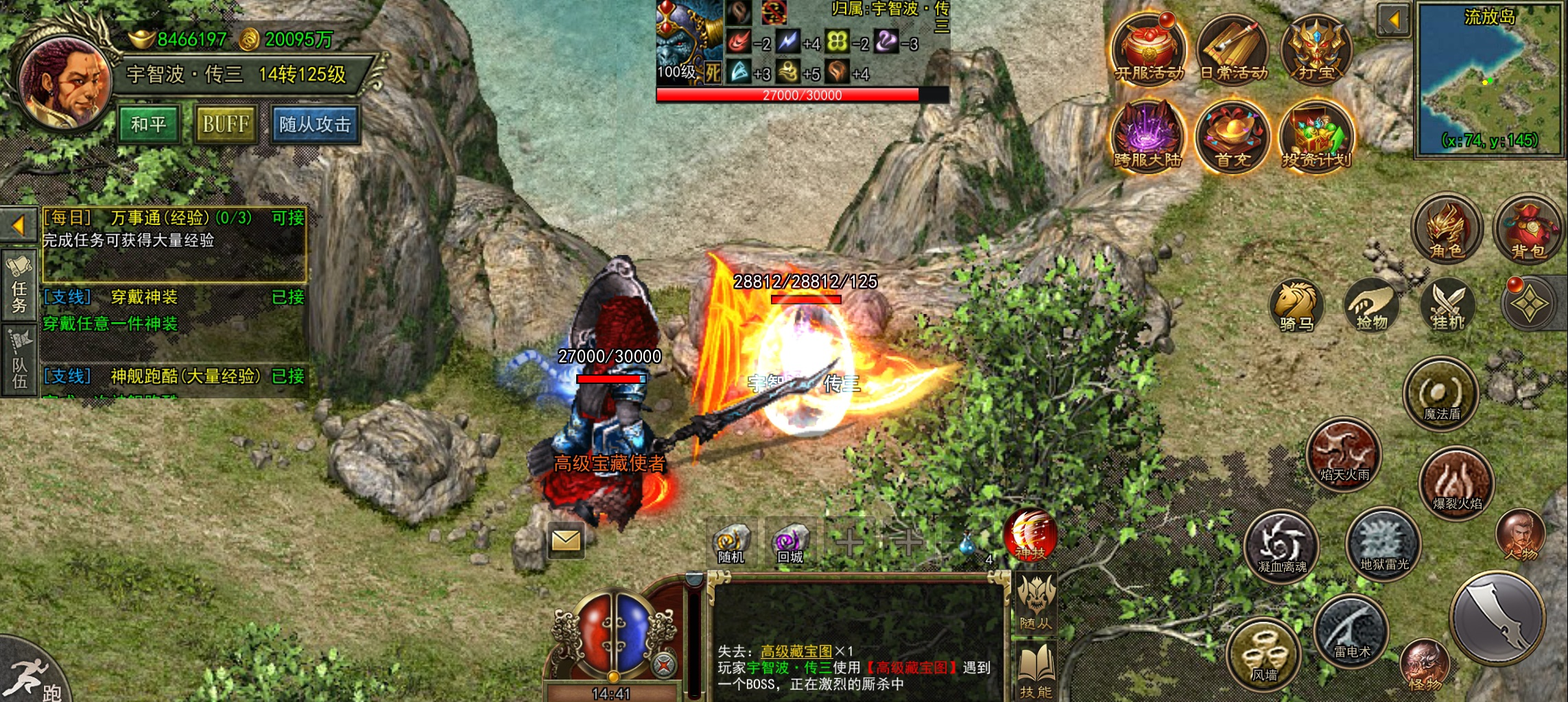Image resolution: width=1568 pixels, height=702 pixels.
Task: Open 开服活动 server launch events
Action: (1148, 48)
